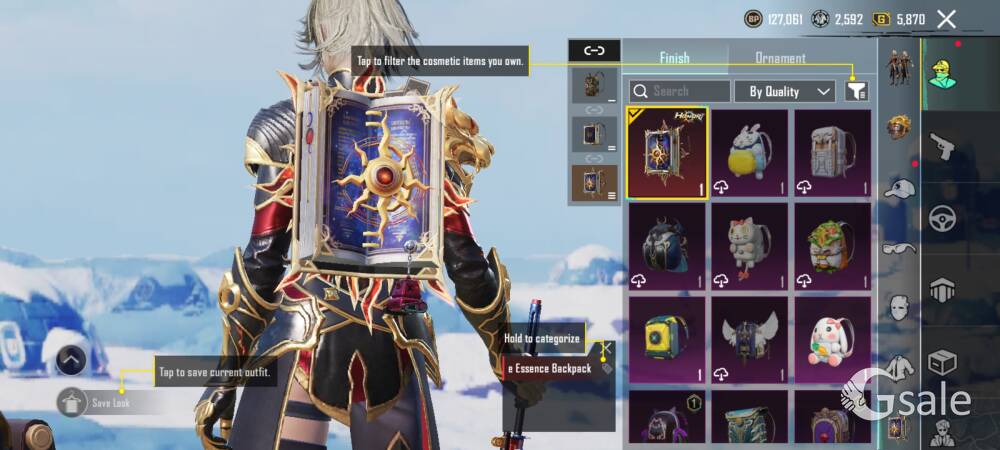The height and width of the screenshot is (450, 1000).
Task: Choose the yellow bunny backpack
Action: pos(750,153)
